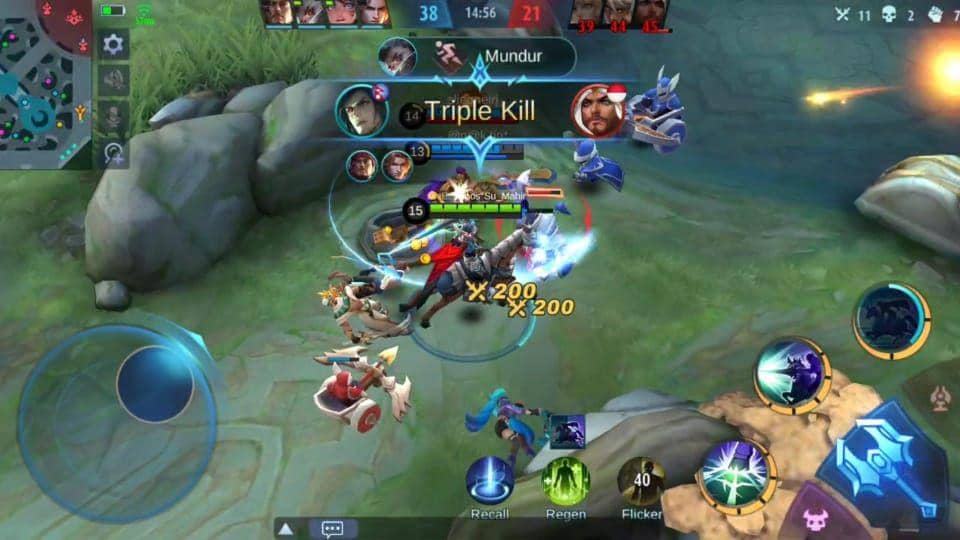960x540 pixels.
Task: Tap the small horseman skill icon above Regen
Action: [567, 430]
